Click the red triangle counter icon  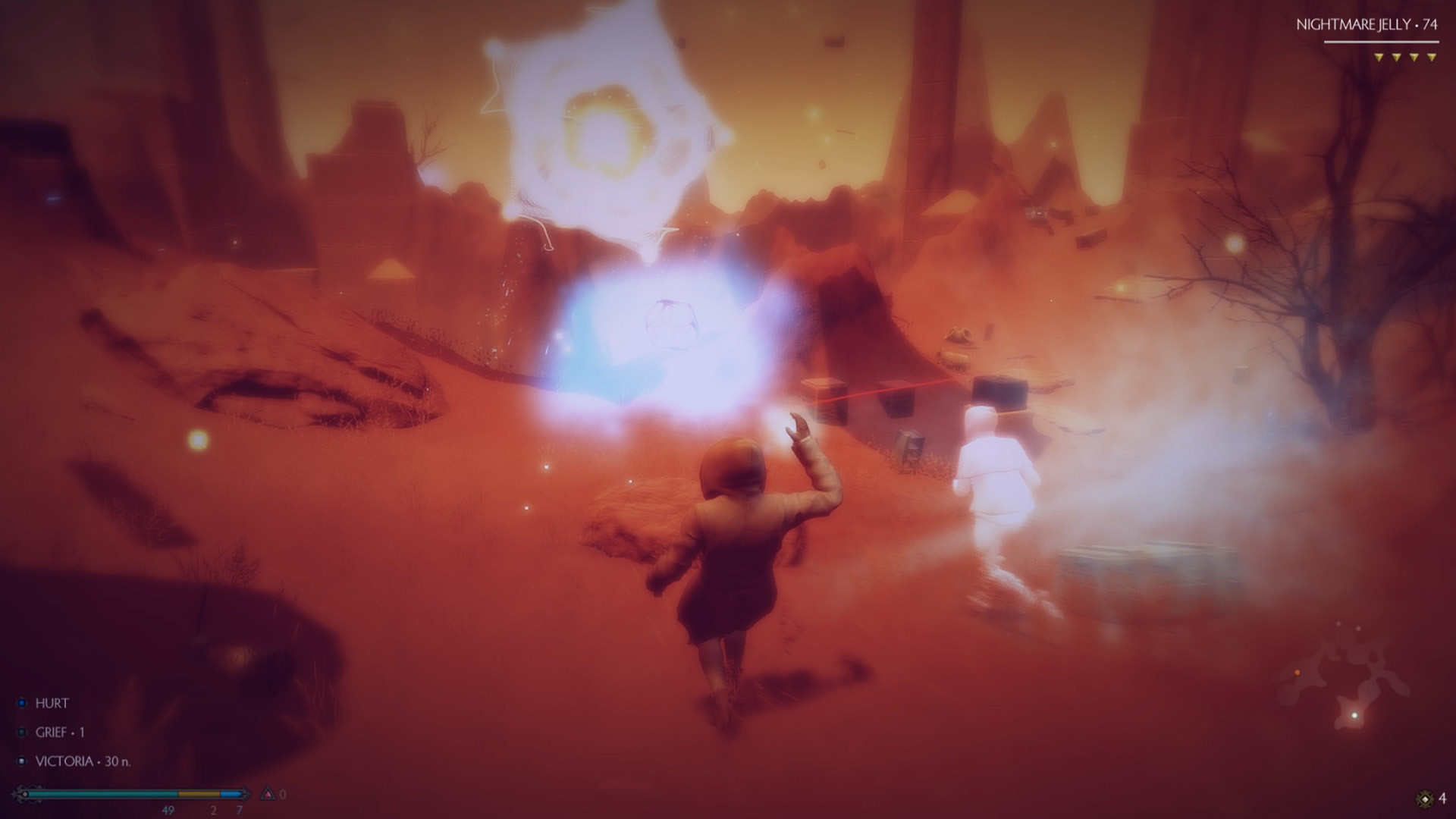(267, 793)
